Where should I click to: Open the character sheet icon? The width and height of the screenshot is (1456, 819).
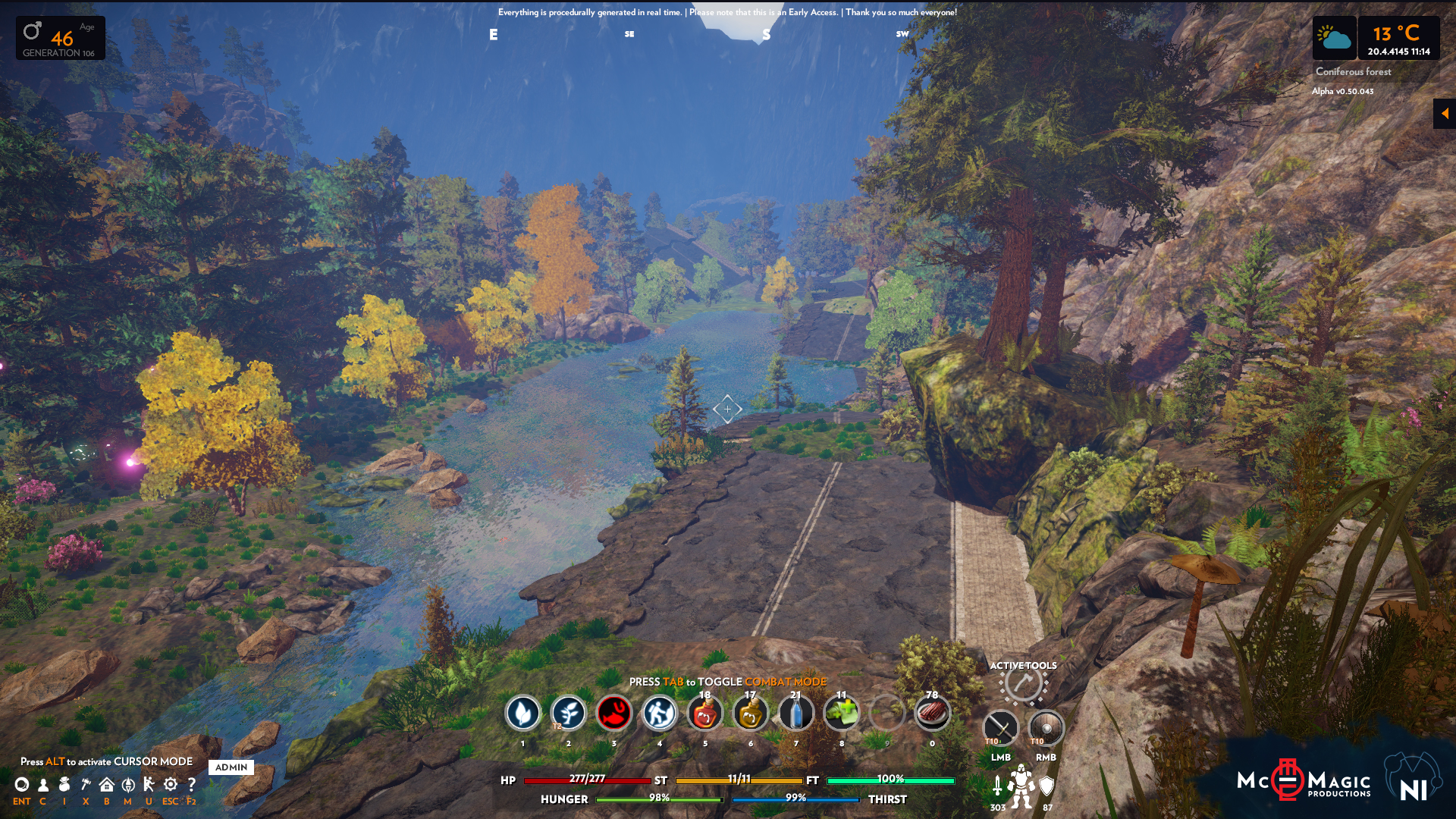pos(43,785)
